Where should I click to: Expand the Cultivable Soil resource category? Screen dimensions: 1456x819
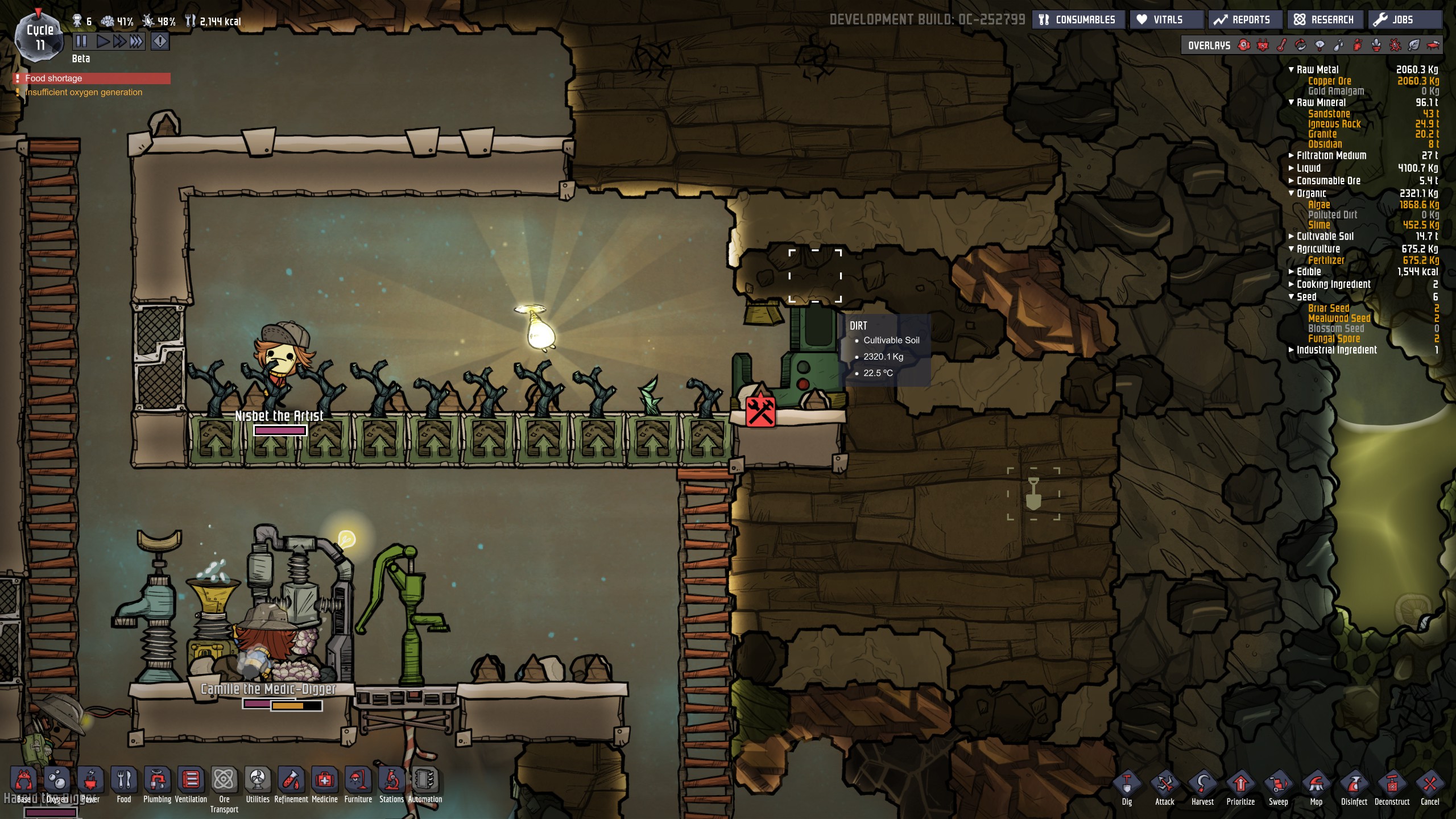pyautogui.click(x=1292, y=236)
